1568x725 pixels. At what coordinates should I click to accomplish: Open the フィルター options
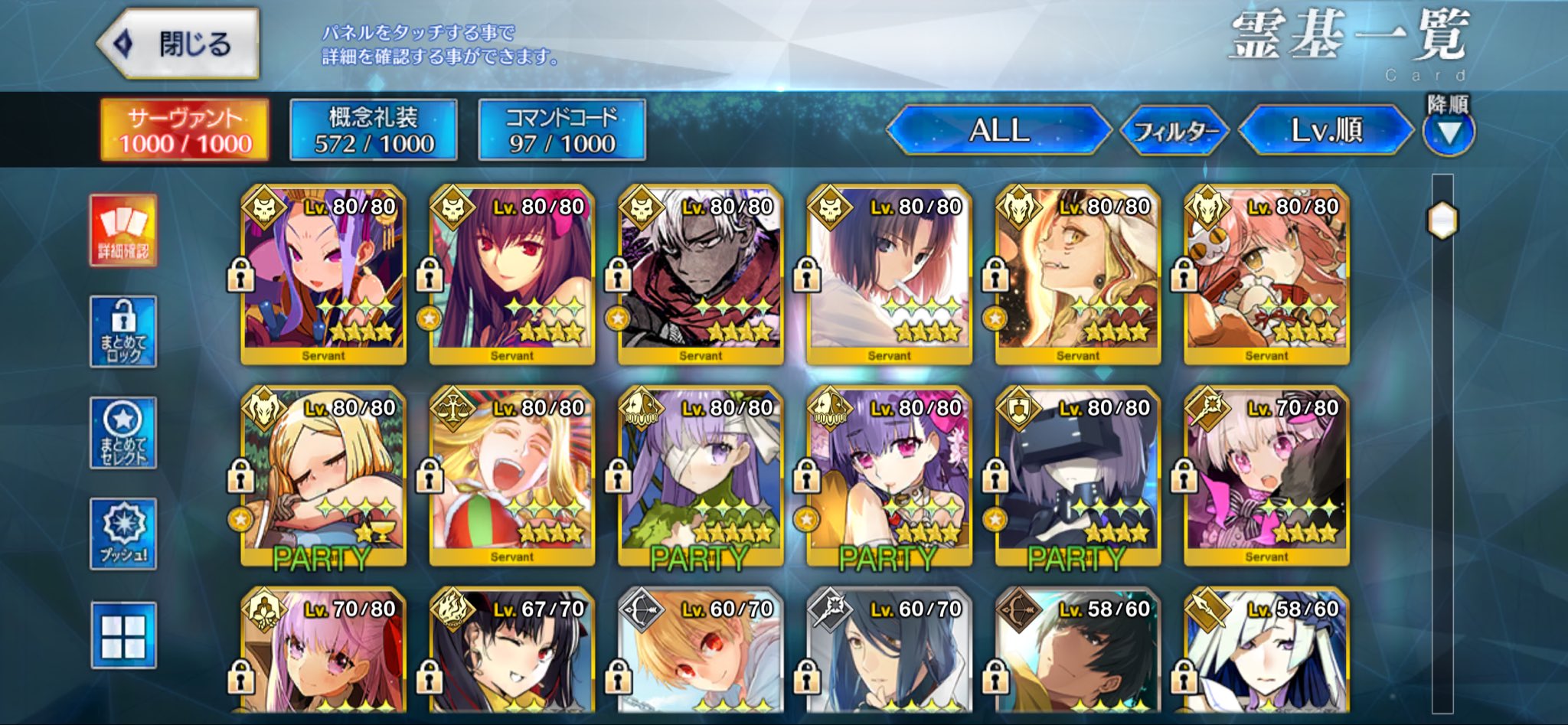[1174, 132]
